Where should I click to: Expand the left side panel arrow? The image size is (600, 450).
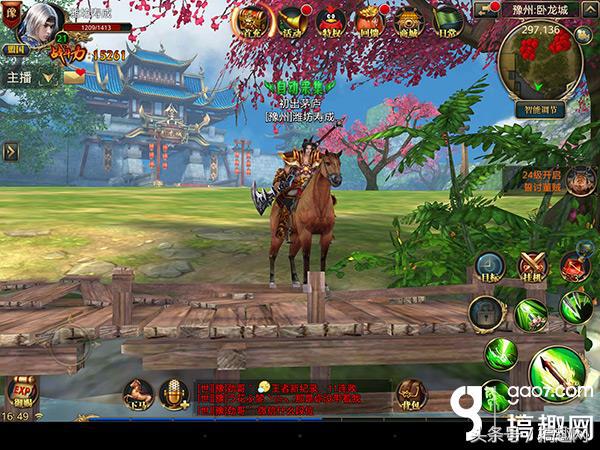(11, 151)
